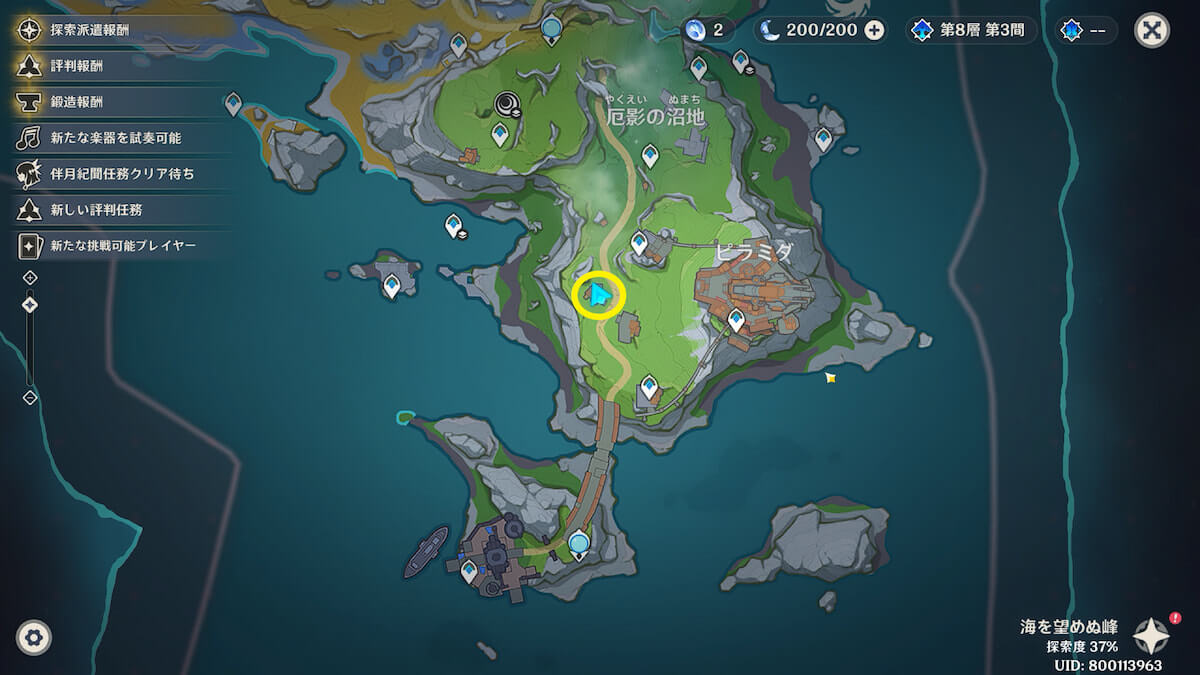The image size is (1200, 675).
Task: Close the map with the X button
Action: pos(1152,30)
